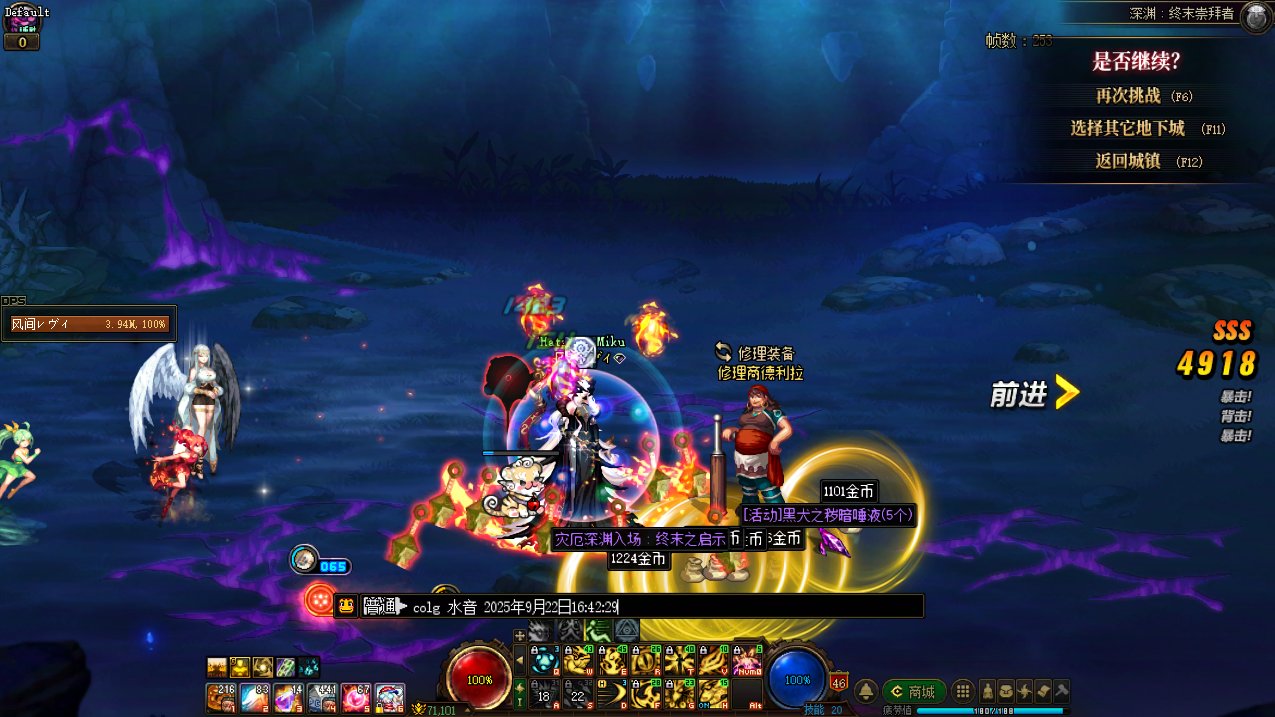
Task: Click the red repair orb near chat
Action: click(x=319, y=600)
